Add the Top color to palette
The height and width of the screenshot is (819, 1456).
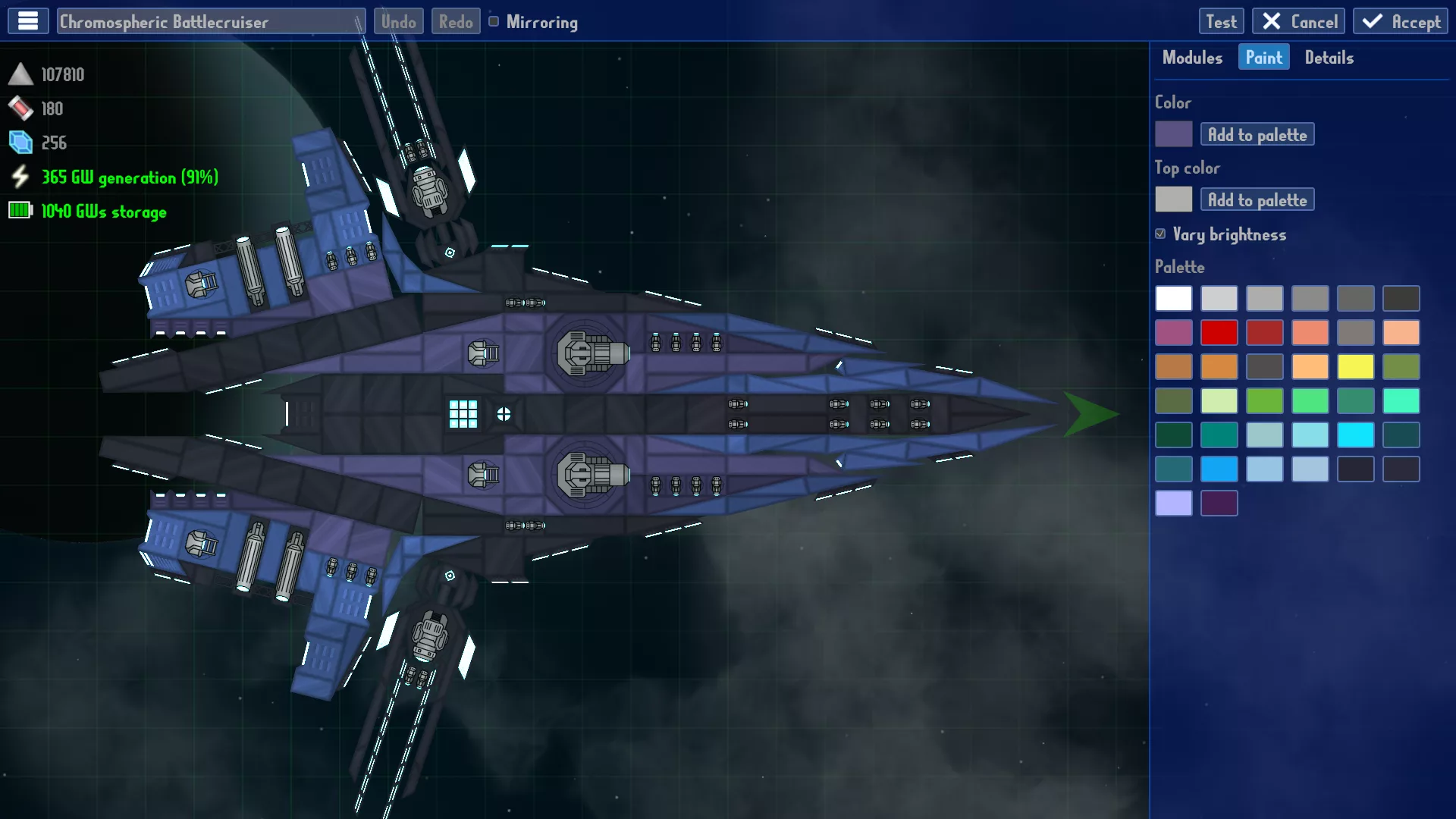pyautogui.click(x=1257, y=199)
